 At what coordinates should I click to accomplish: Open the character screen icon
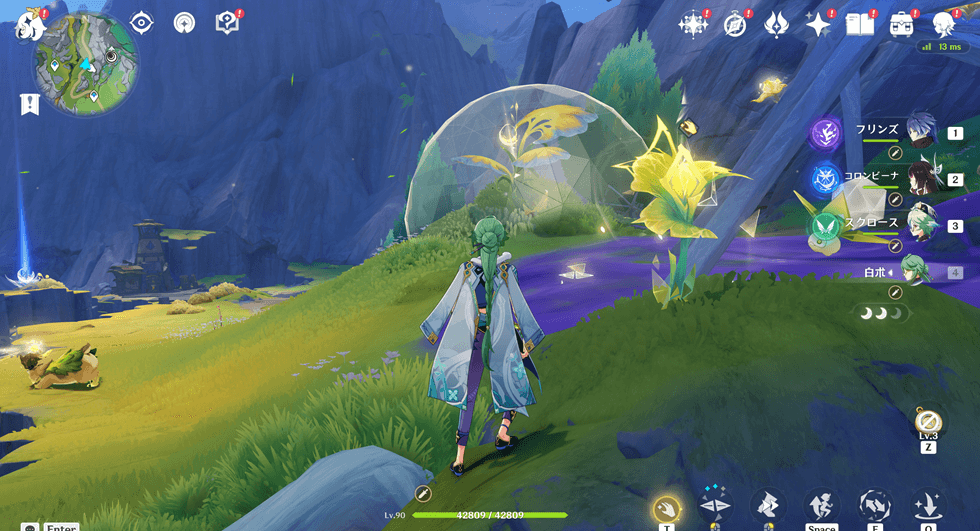(x=943, y=24)
